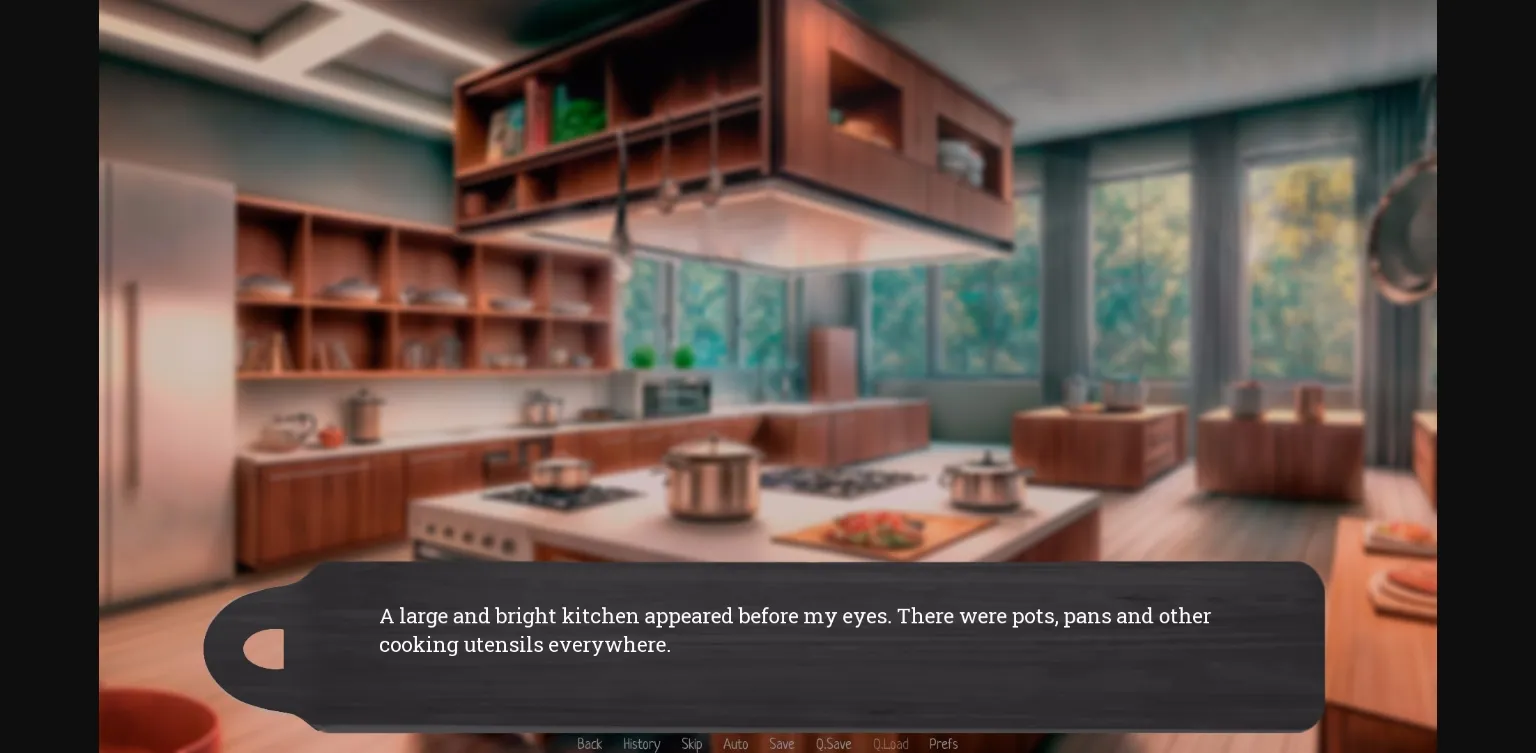Click Q.Save on the bottom toolbar
The image size is (1536, 753).
pos(833,744)
